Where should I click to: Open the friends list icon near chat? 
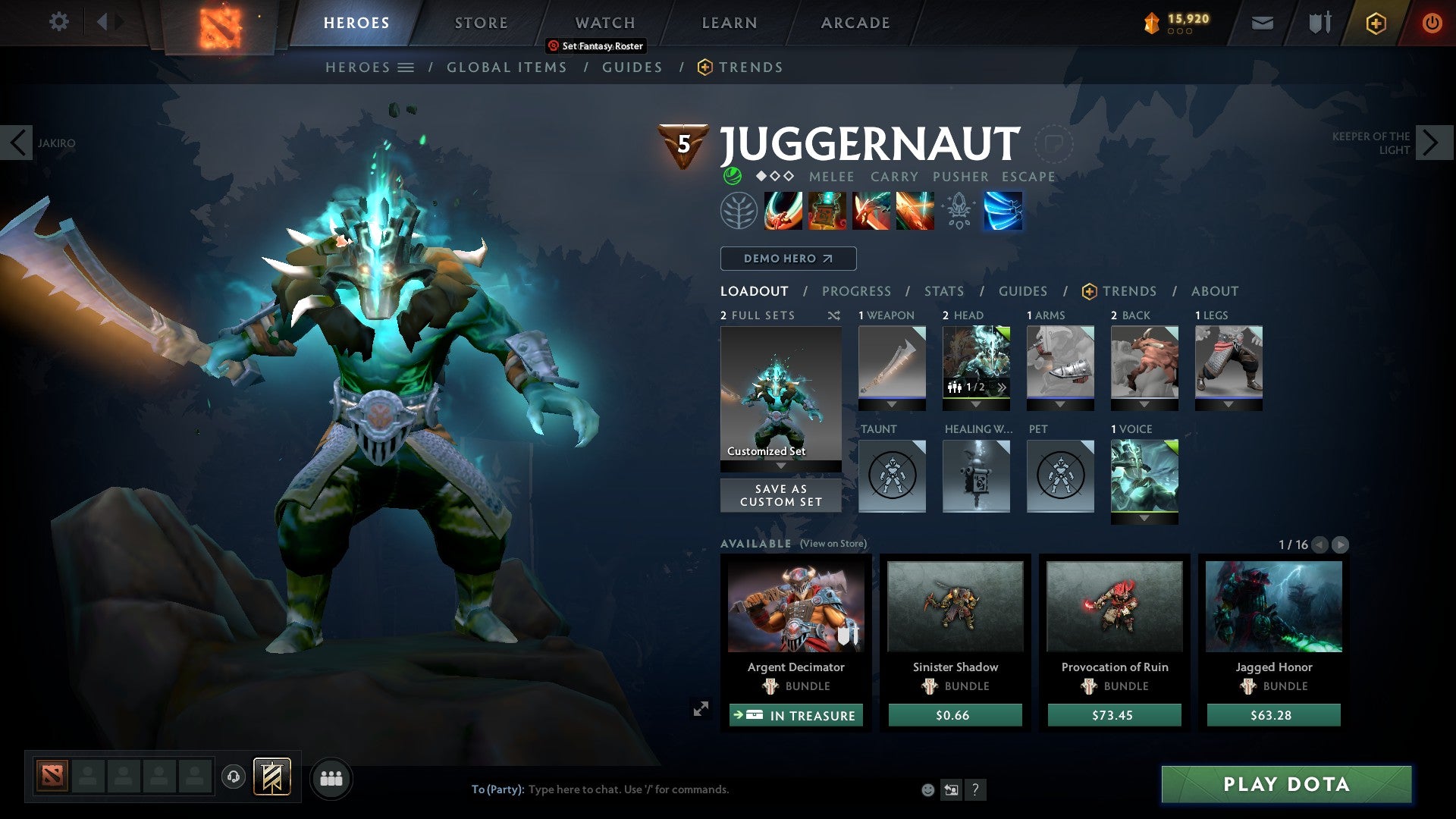[331, 777]
